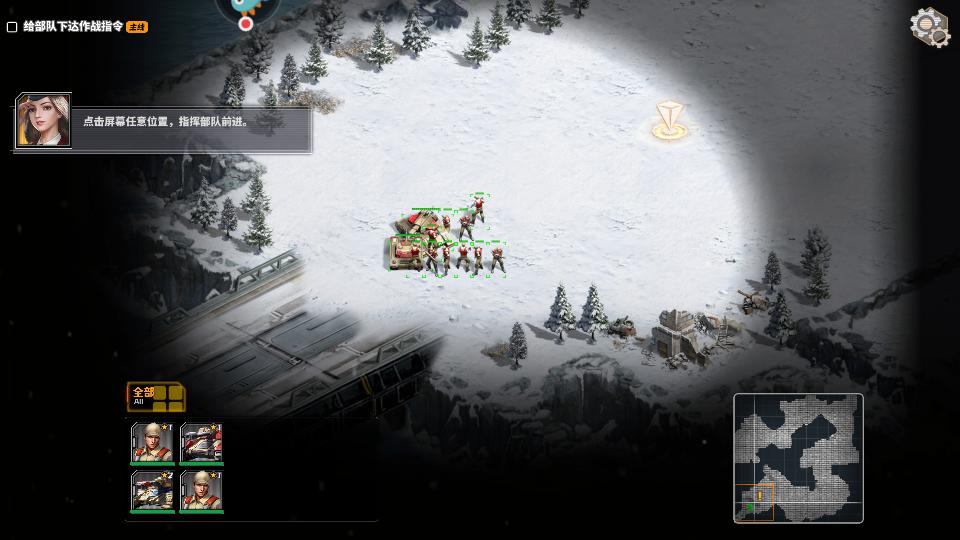This screenshot has height=540, width=960.
Task: Open the settings gear menu
Action: click(929, 27)
